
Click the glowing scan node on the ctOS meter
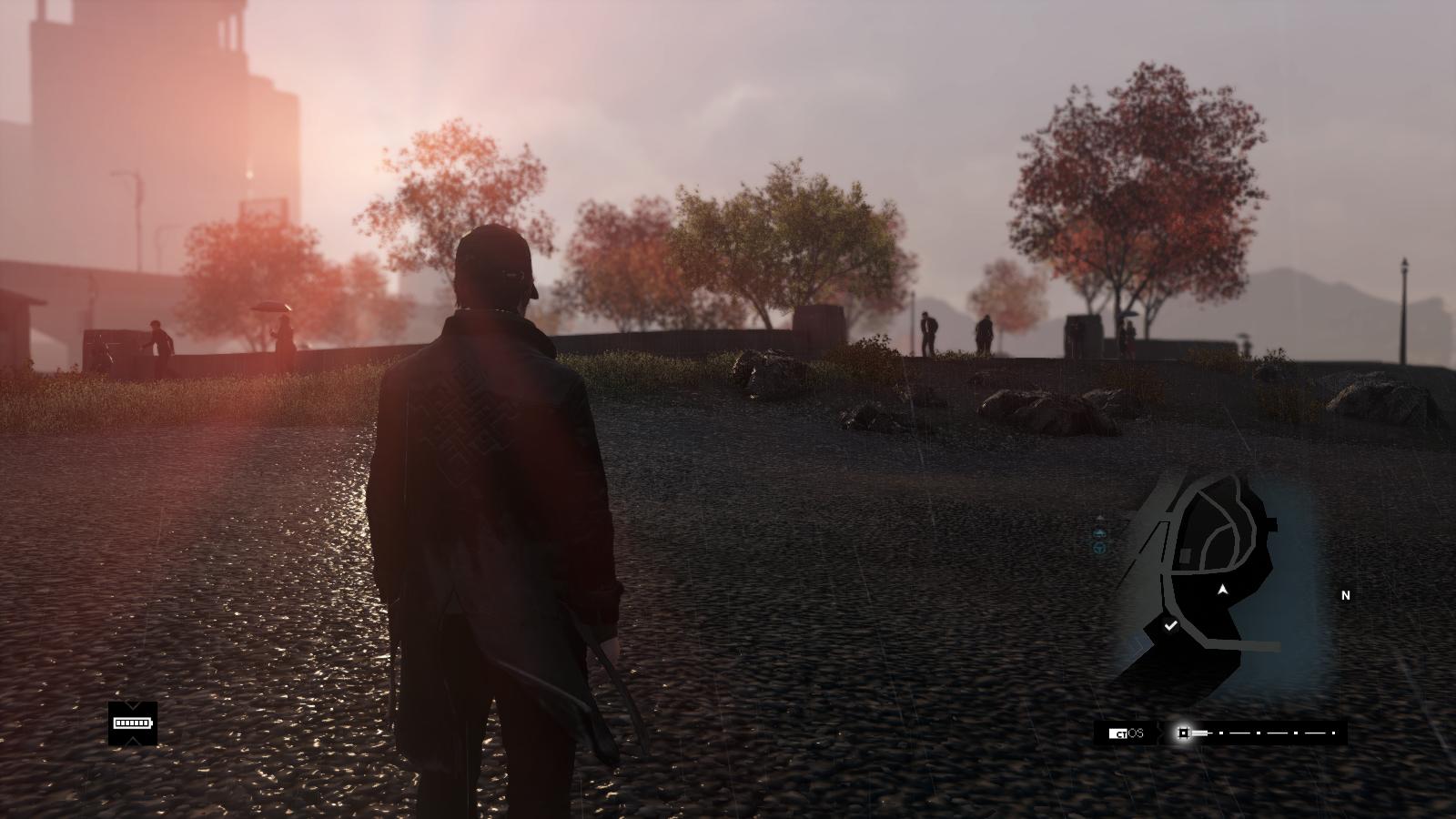click(1184, 733)
